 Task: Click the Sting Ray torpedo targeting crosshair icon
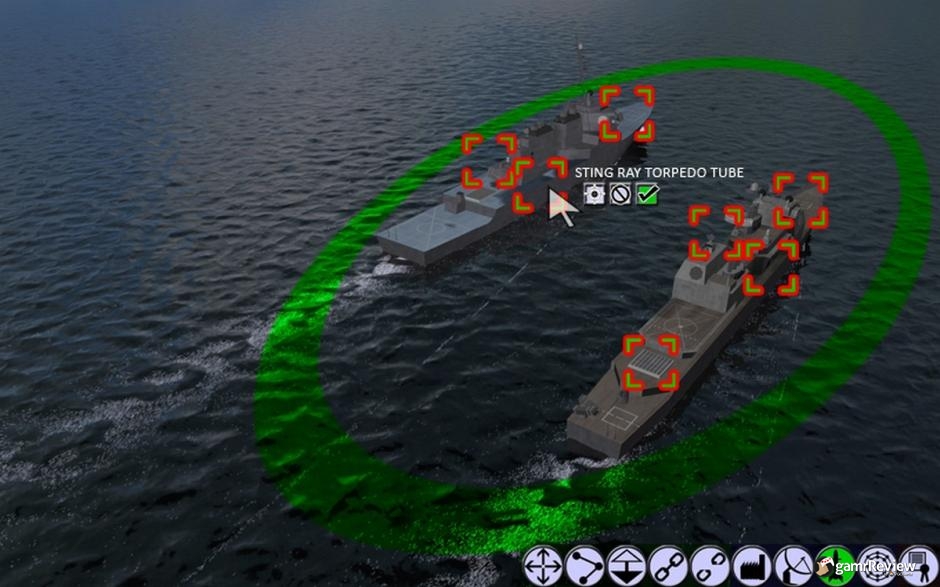click(594, 195)
